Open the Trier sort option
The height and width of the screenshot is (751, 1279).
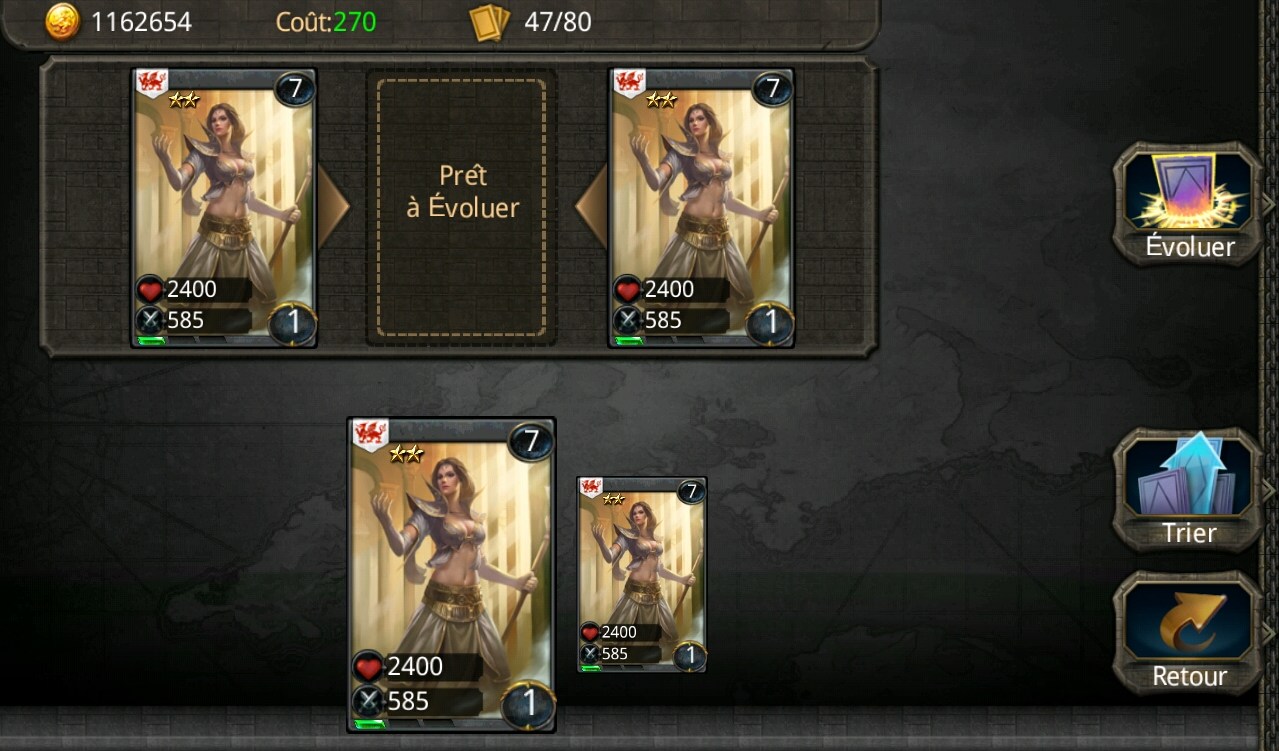(1188, 490)
